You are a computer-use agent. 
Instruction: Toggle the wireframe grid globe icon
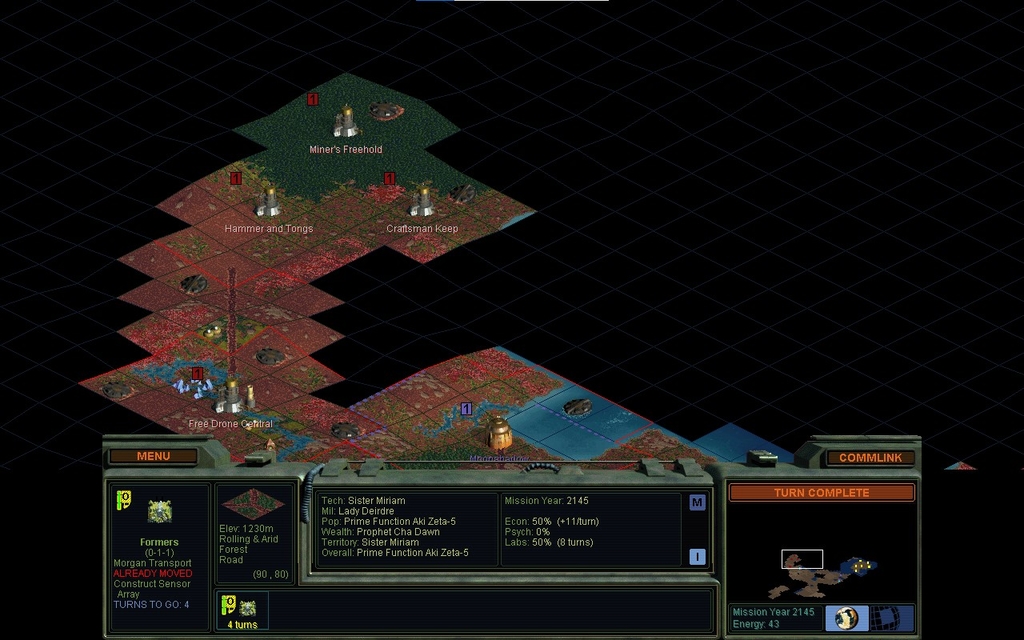(884, 617)
